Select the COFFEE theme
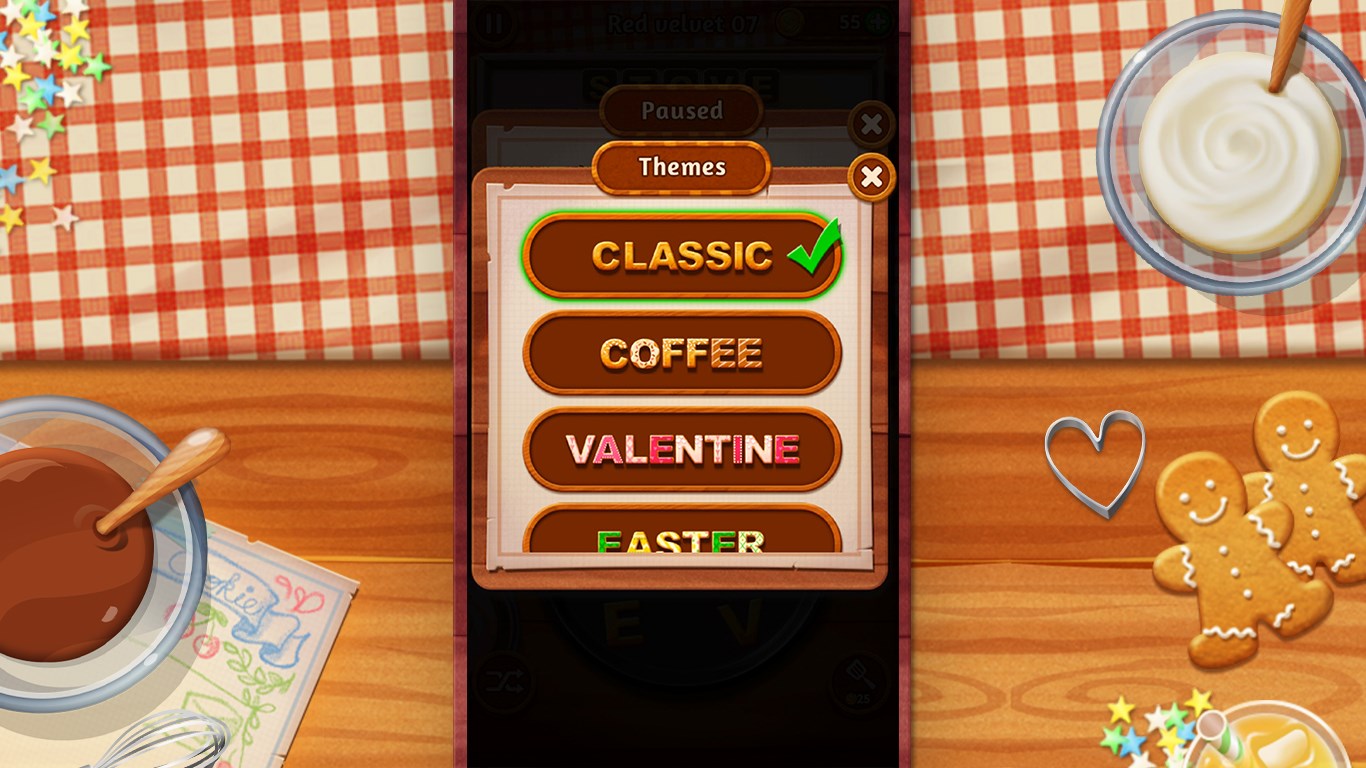This screenshot has height=768, width=1366. tap(681, 352)
